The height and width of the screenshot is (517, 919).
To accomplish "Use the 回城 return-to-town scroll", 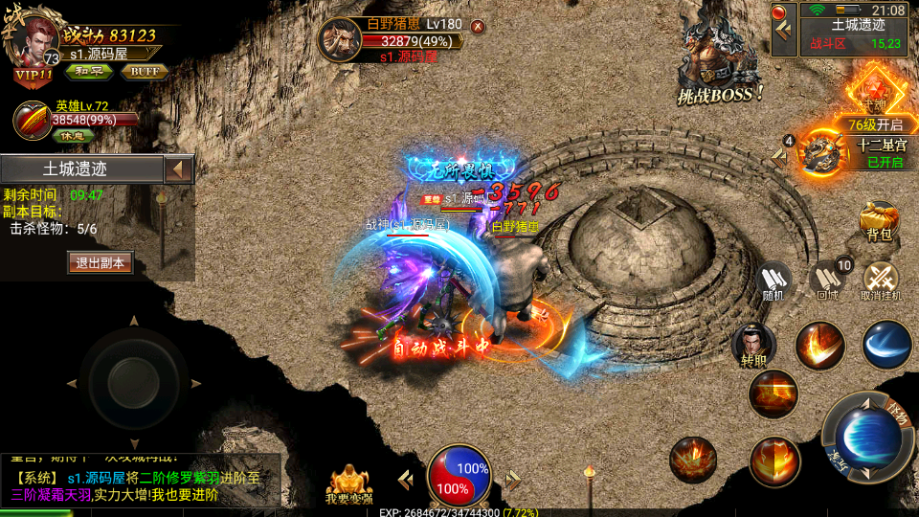I will coord(828,279).
